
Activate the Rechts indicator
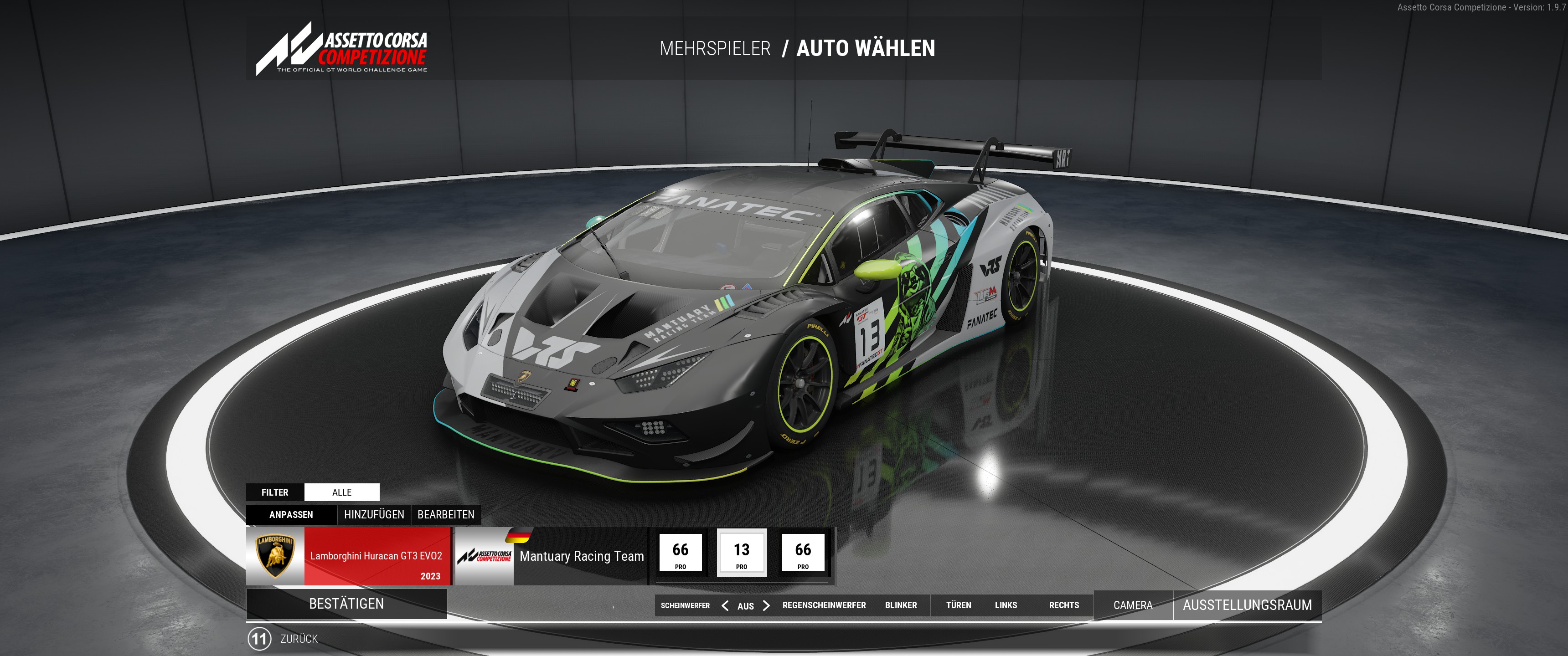coord(1063,605)
